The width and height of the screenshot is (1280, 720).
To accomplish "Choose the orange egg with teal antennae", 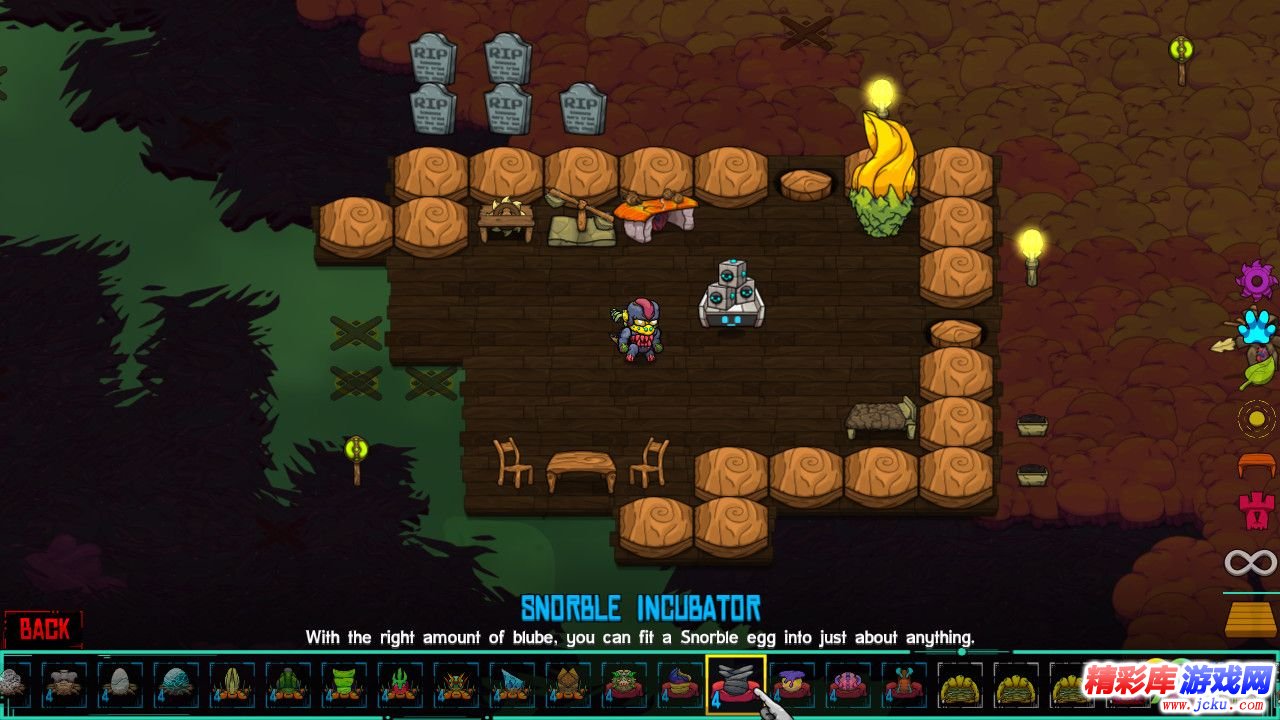I will click(904, 685).
